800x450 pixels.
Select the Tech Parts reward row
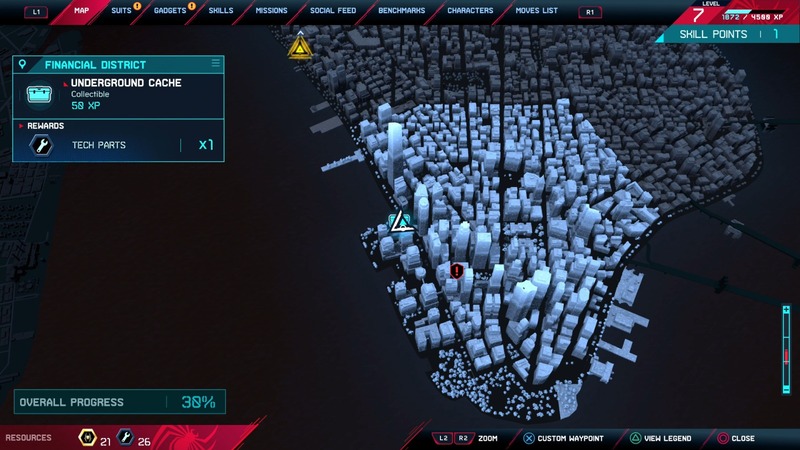click(x=118, y=145)
